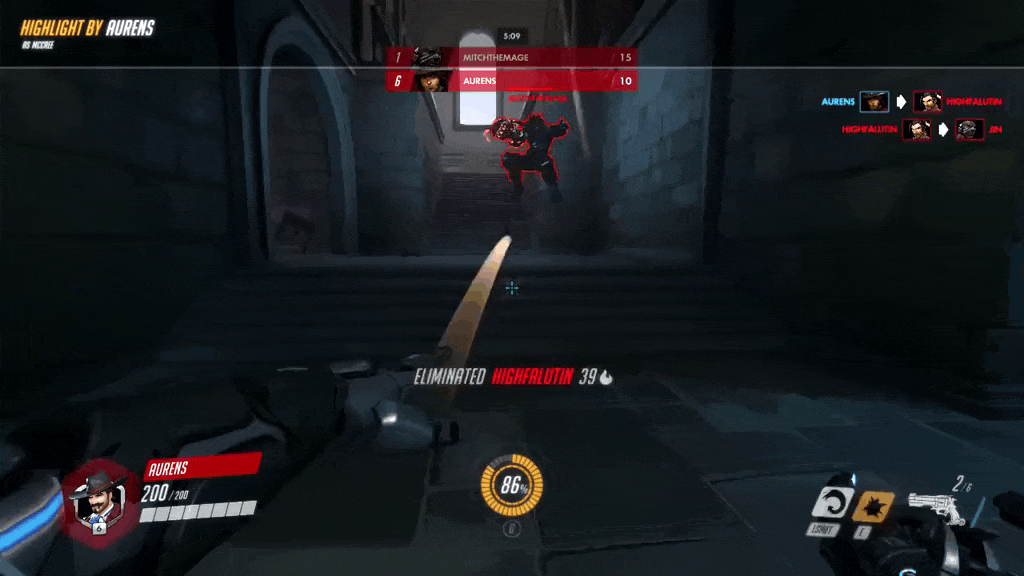This screenshot has width=1024, height=576.
Task: Select the Aurens scoreboard row
Action: click(511, 81)
